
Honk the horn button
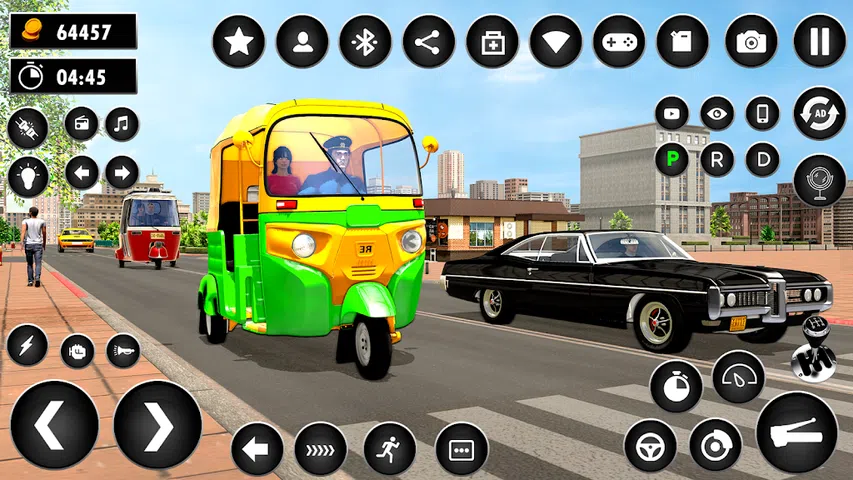(x=122, y=350)
